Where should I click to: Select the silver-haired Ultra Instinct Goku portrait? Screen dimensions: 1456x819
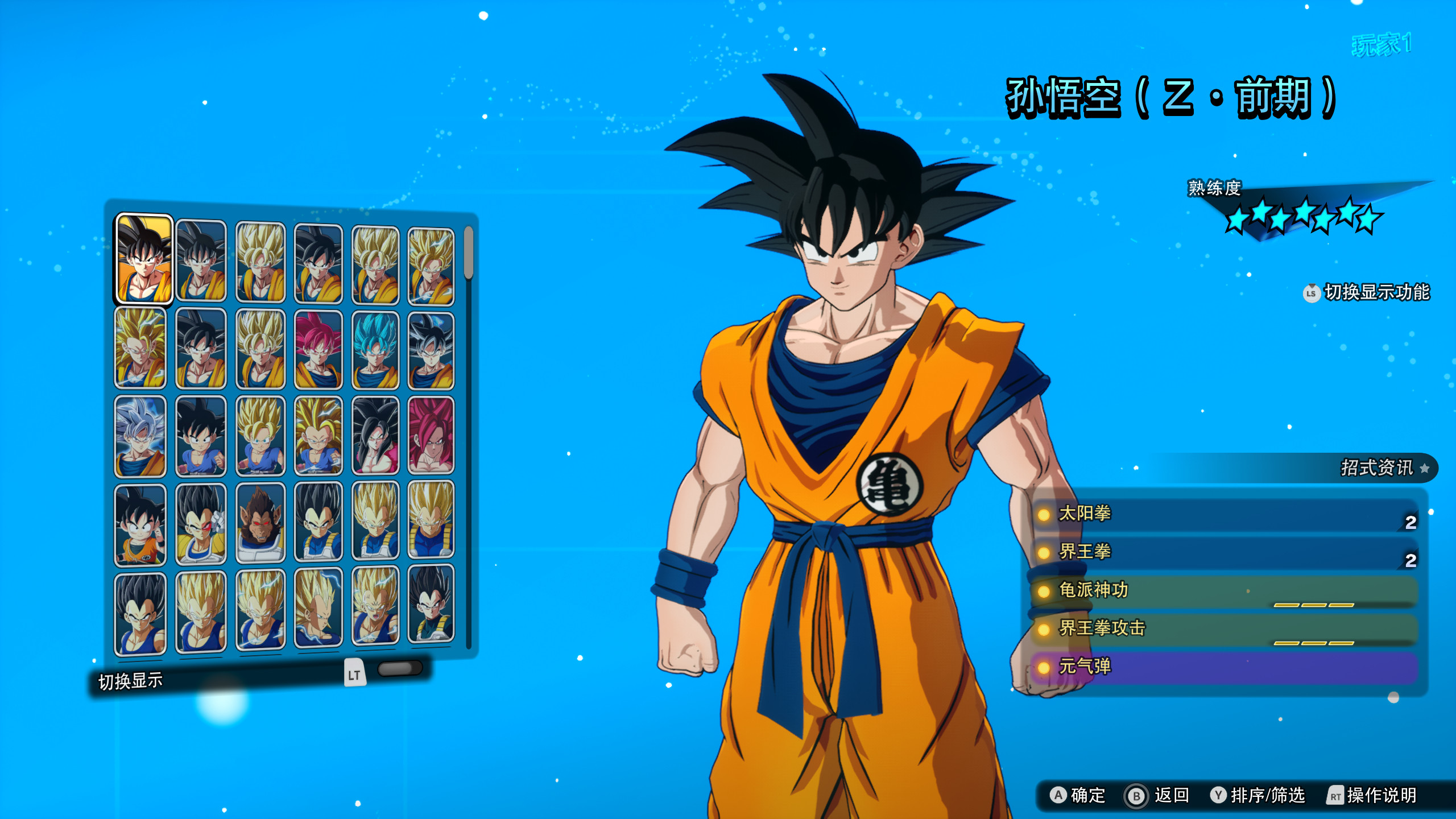point(140,436)
